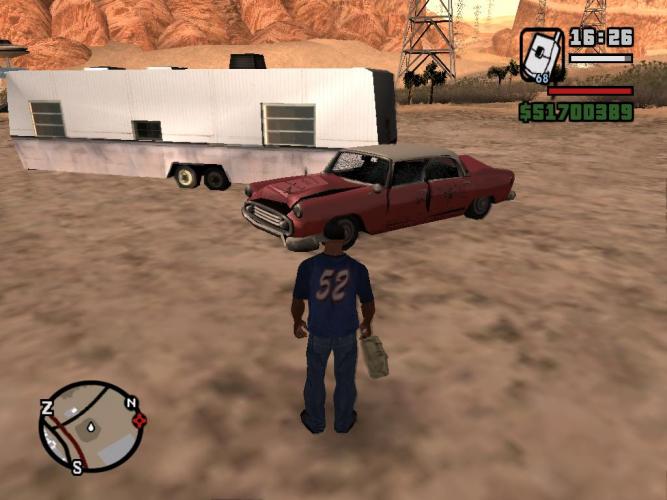Select the satchel charge weapon icon
This screenshot has width=667, height=500.
[541, 54]
